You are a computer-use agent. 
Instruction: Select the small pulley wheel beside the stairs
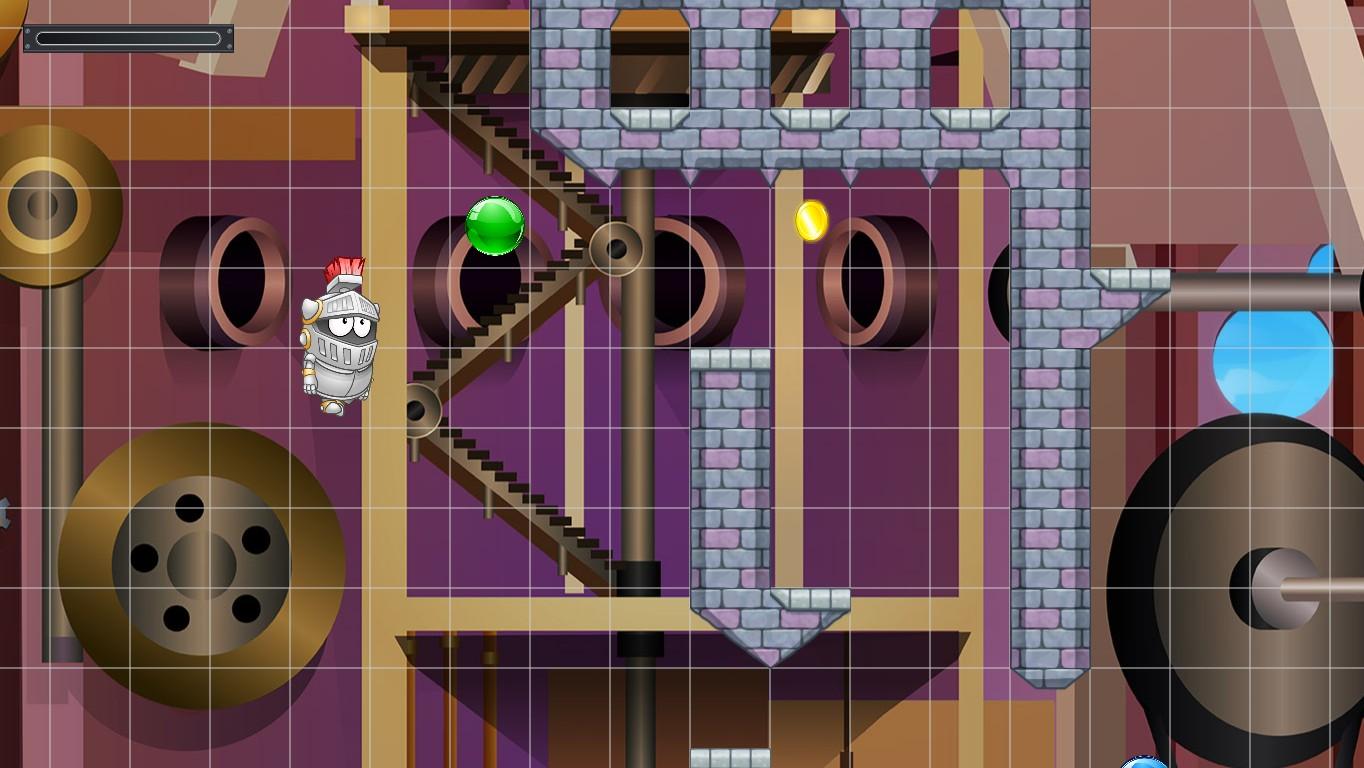click(x=419, y=410)
